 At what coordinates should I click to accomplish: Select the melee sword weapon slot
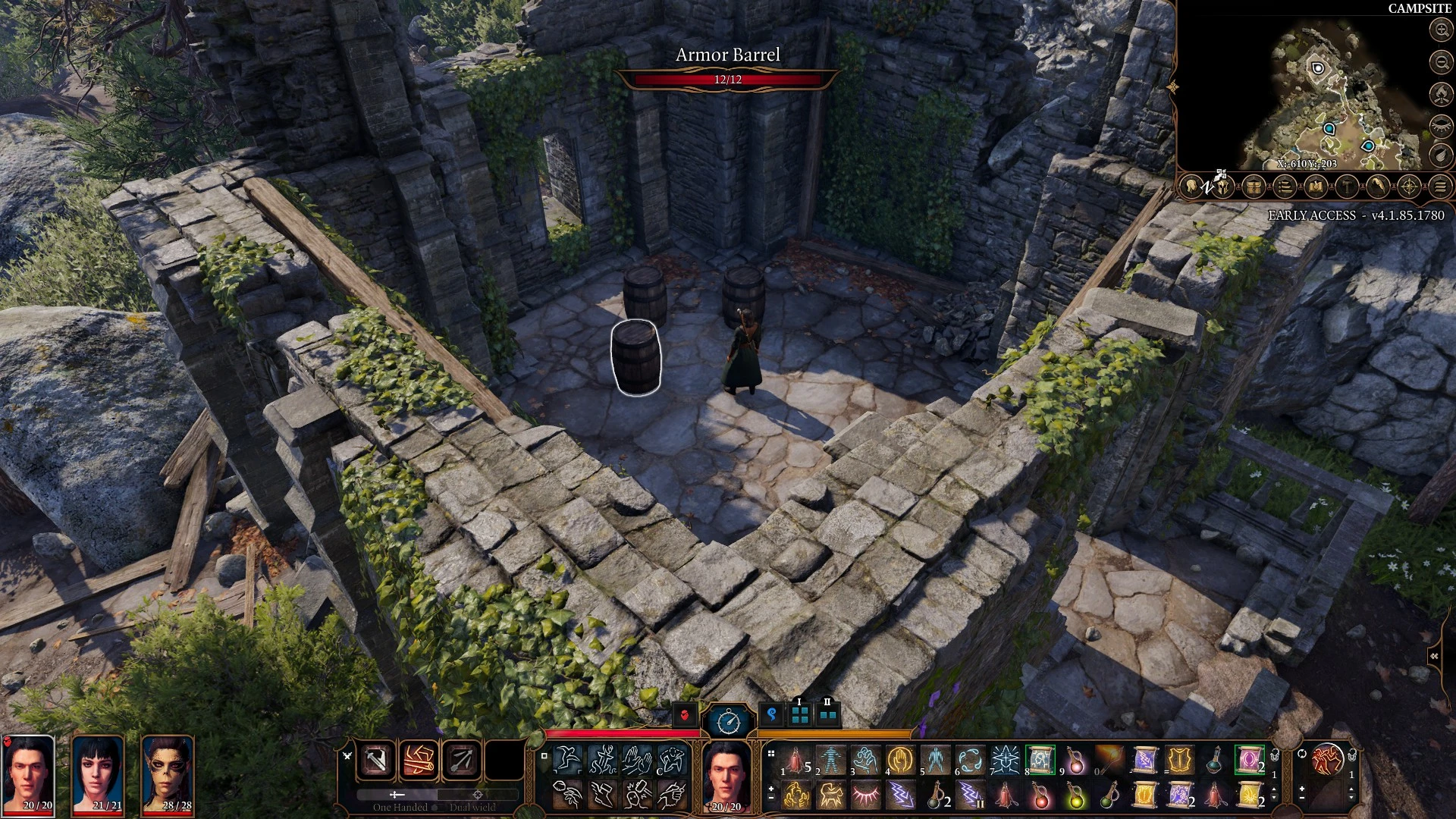376,760
